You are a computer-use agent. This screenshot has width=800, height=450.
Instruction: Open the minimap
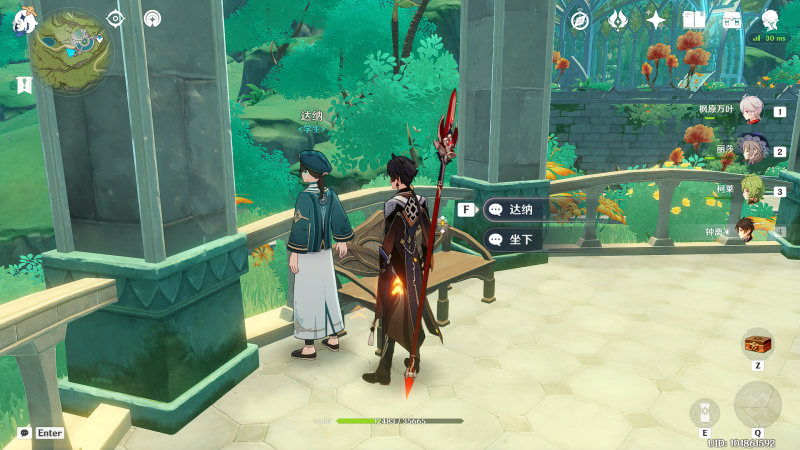[x=70, y=50]
